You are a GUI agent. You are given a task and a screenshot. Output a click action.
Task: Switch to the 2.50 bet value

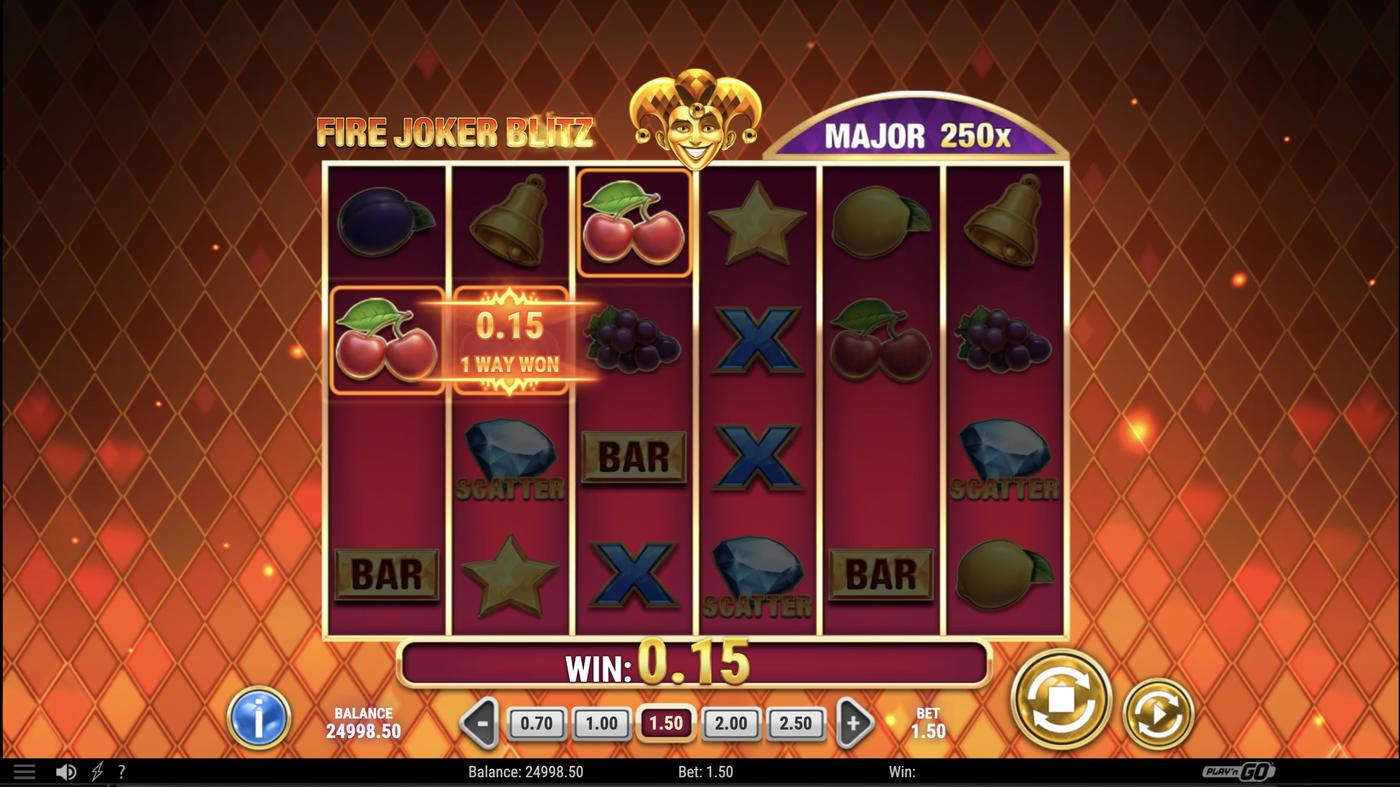coord(796,722)
